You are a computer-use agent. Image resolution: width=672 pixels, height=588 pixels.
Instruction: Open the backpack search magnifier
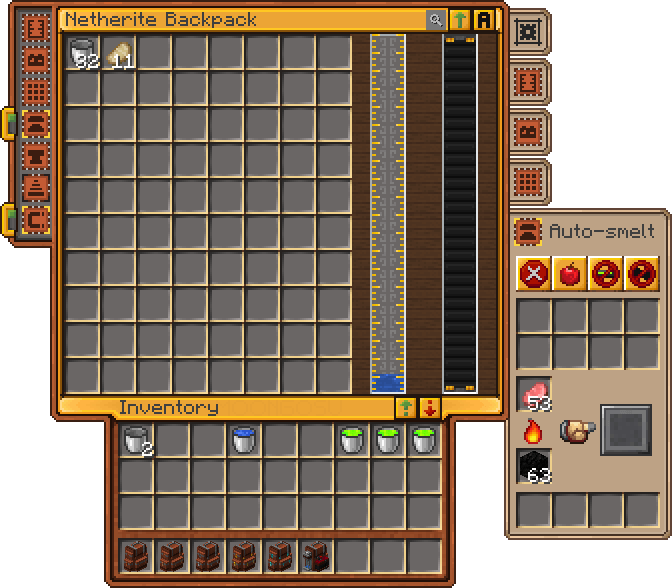[x=435, y=20]
